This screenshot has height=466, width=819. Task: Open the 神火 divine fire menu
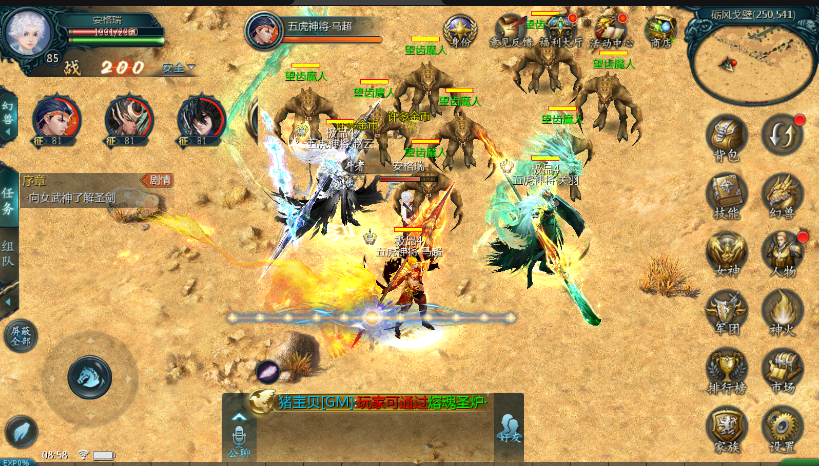pos(782,309)
